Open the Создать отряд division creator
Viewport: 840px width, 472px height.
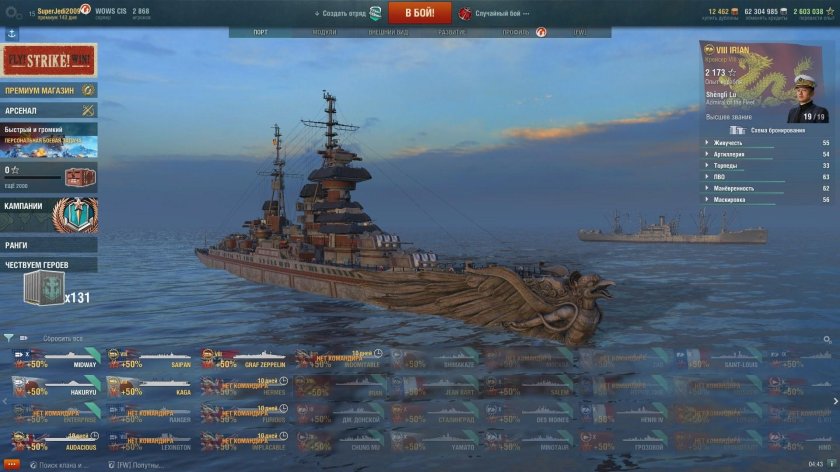coord(344,13)
